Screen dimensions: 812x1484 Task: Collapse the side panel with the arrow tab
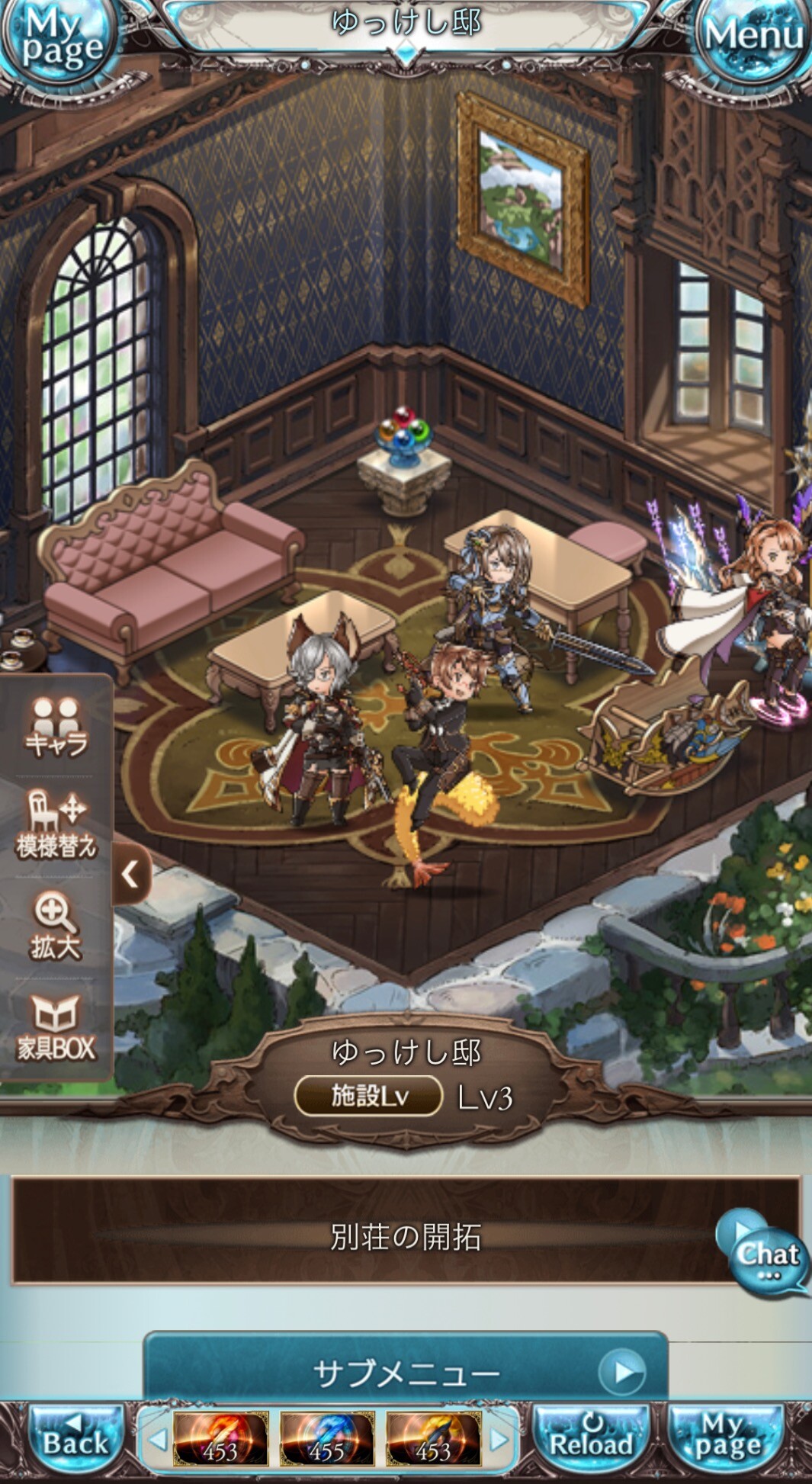[131, 874]
